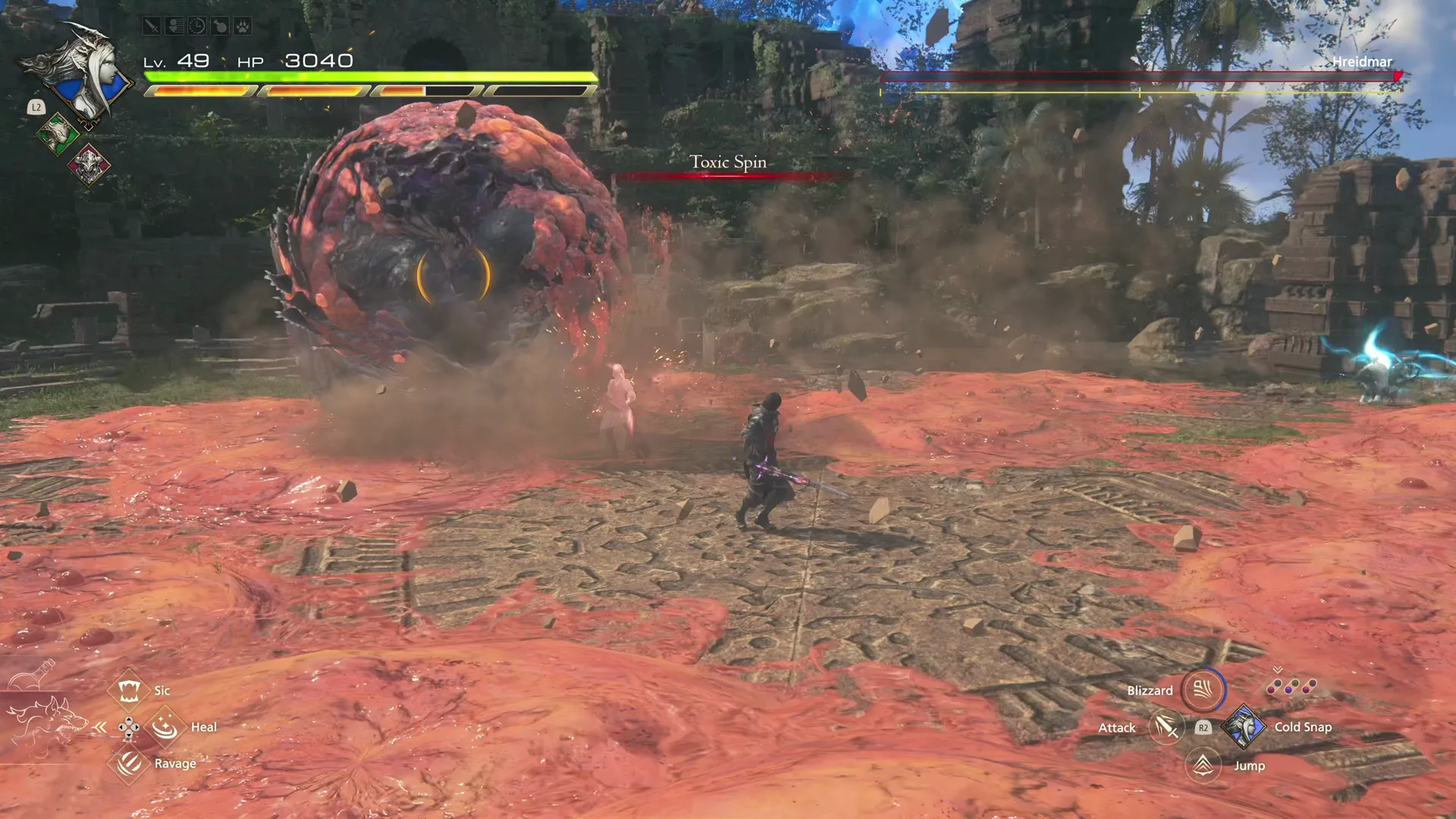Click the Hreidmar boss name label

[x=1362, y=62]
